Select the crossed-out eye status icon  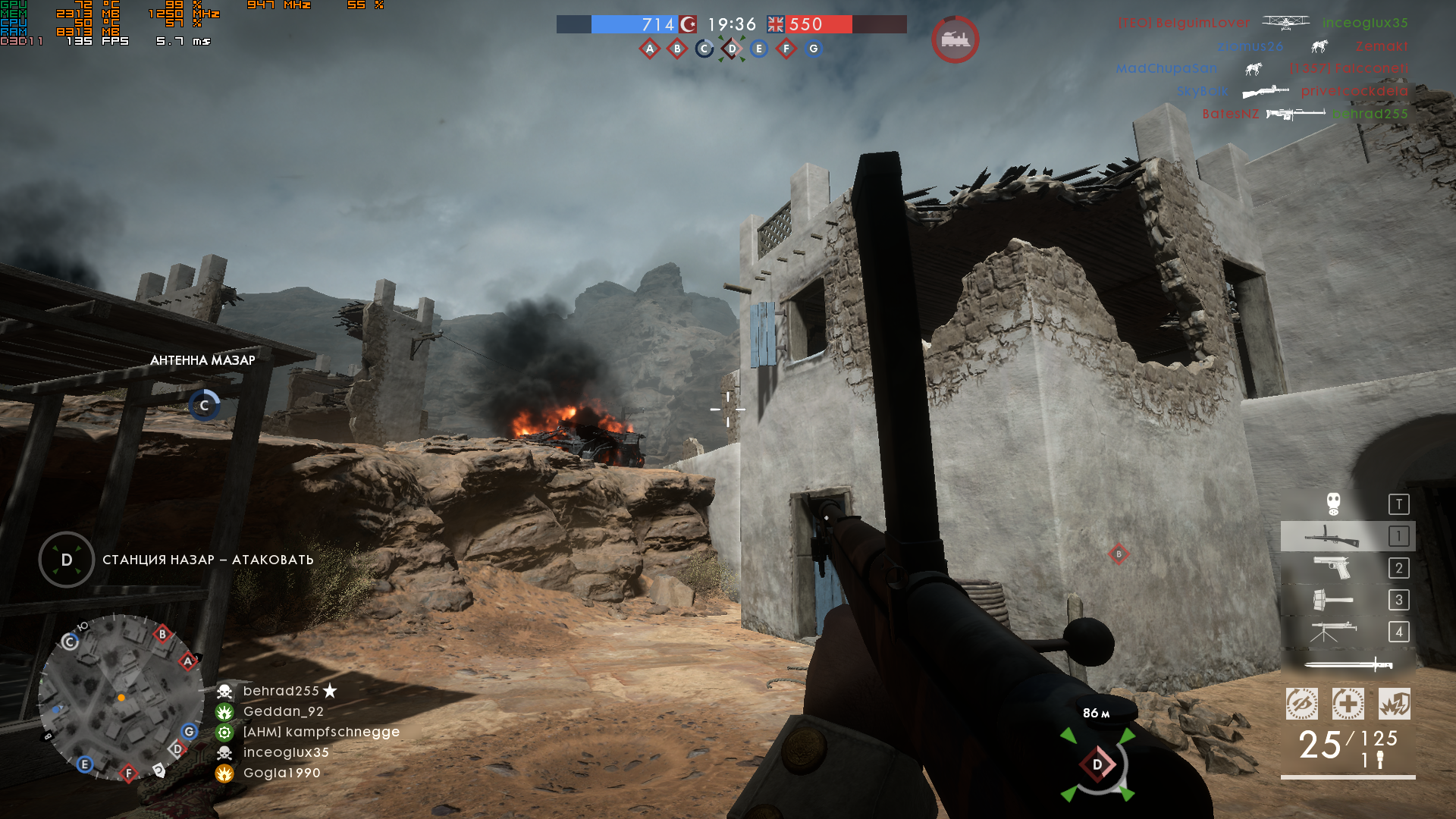(x=1301, y=704)
